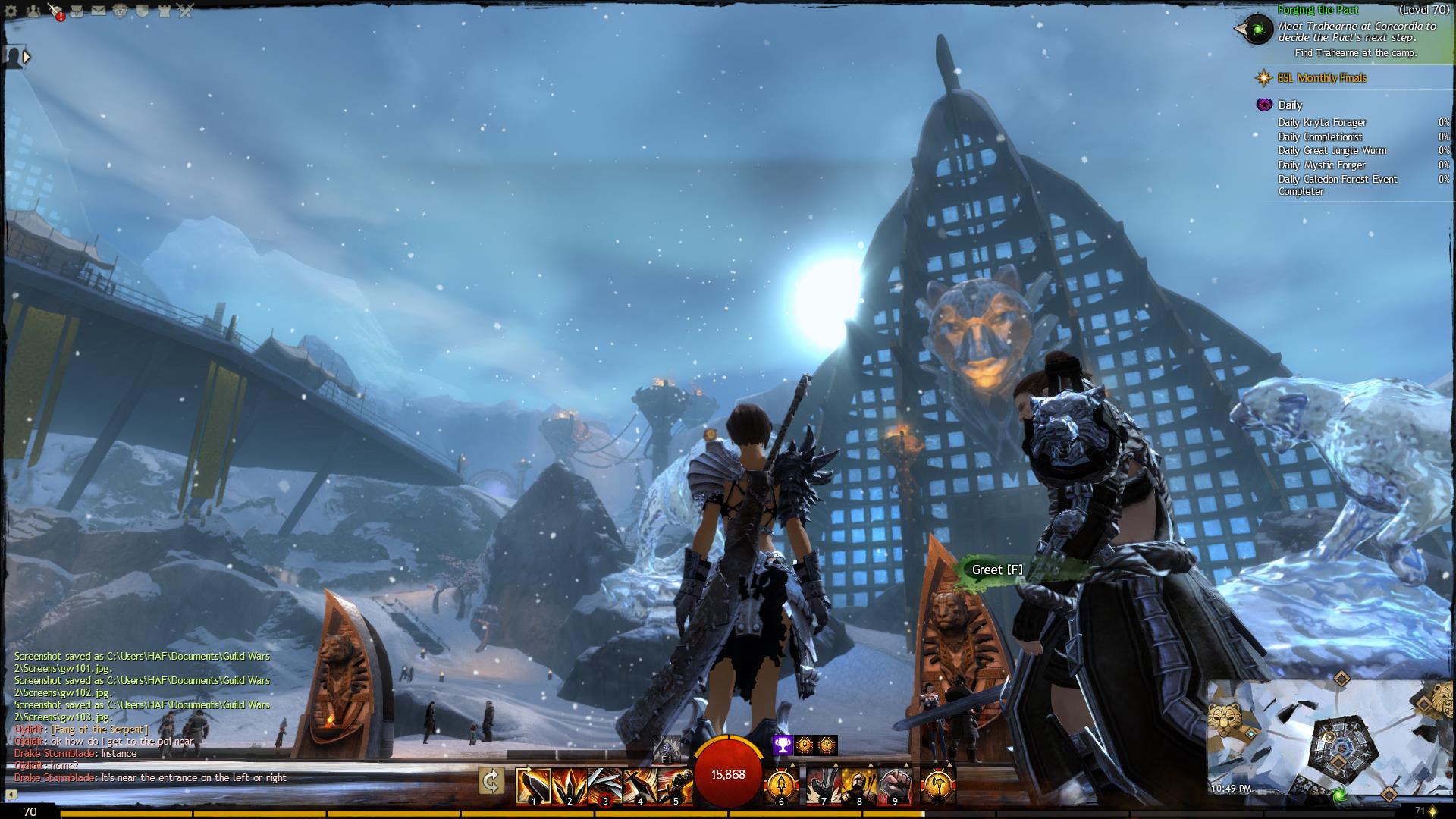
Task: Open the inventory bag icon
Action: coord(77,11)
